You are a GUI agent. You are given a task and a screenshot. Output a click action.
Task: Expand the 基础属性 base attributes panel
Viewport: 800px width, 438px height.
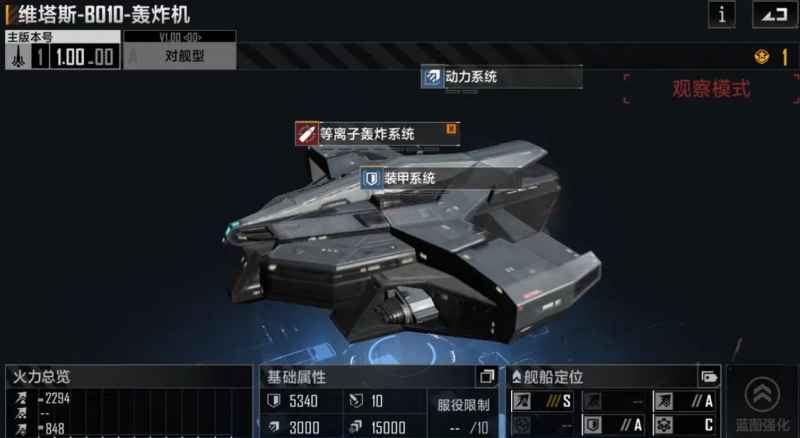[487, 376]
